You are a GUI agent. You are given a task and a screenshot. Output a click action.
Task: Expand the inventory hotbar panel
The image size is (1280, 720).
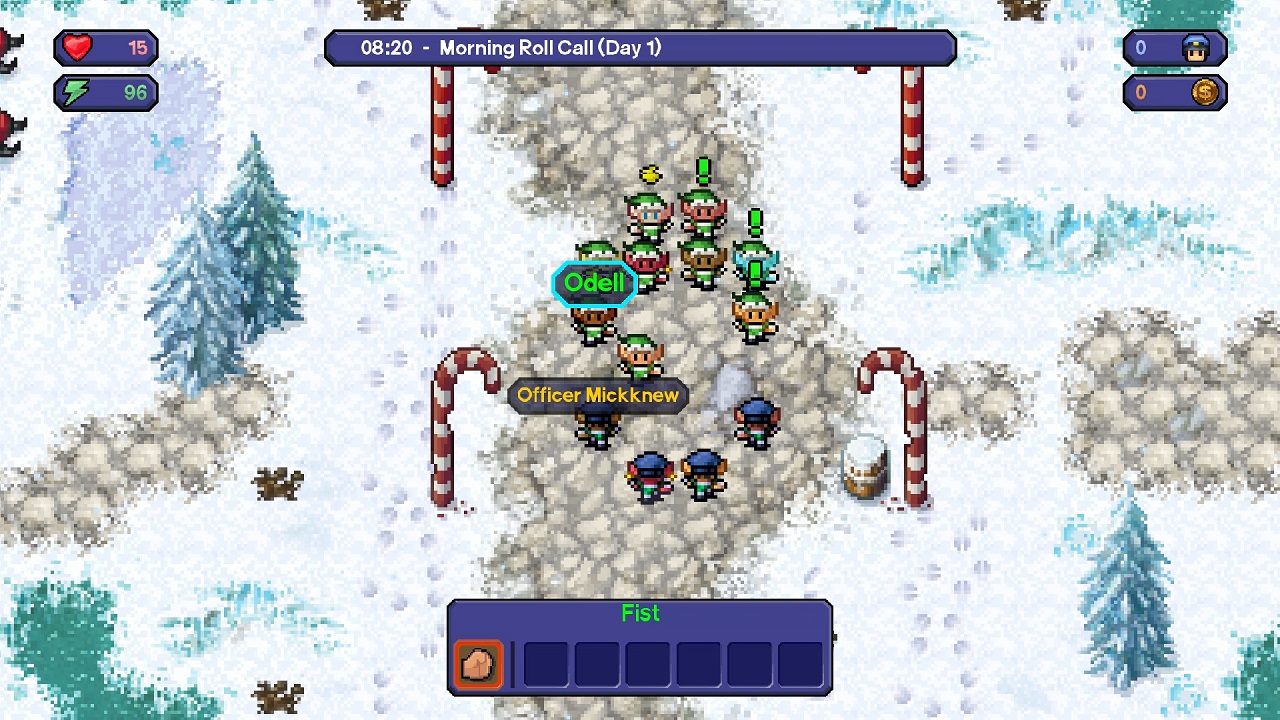click(640, 647)
